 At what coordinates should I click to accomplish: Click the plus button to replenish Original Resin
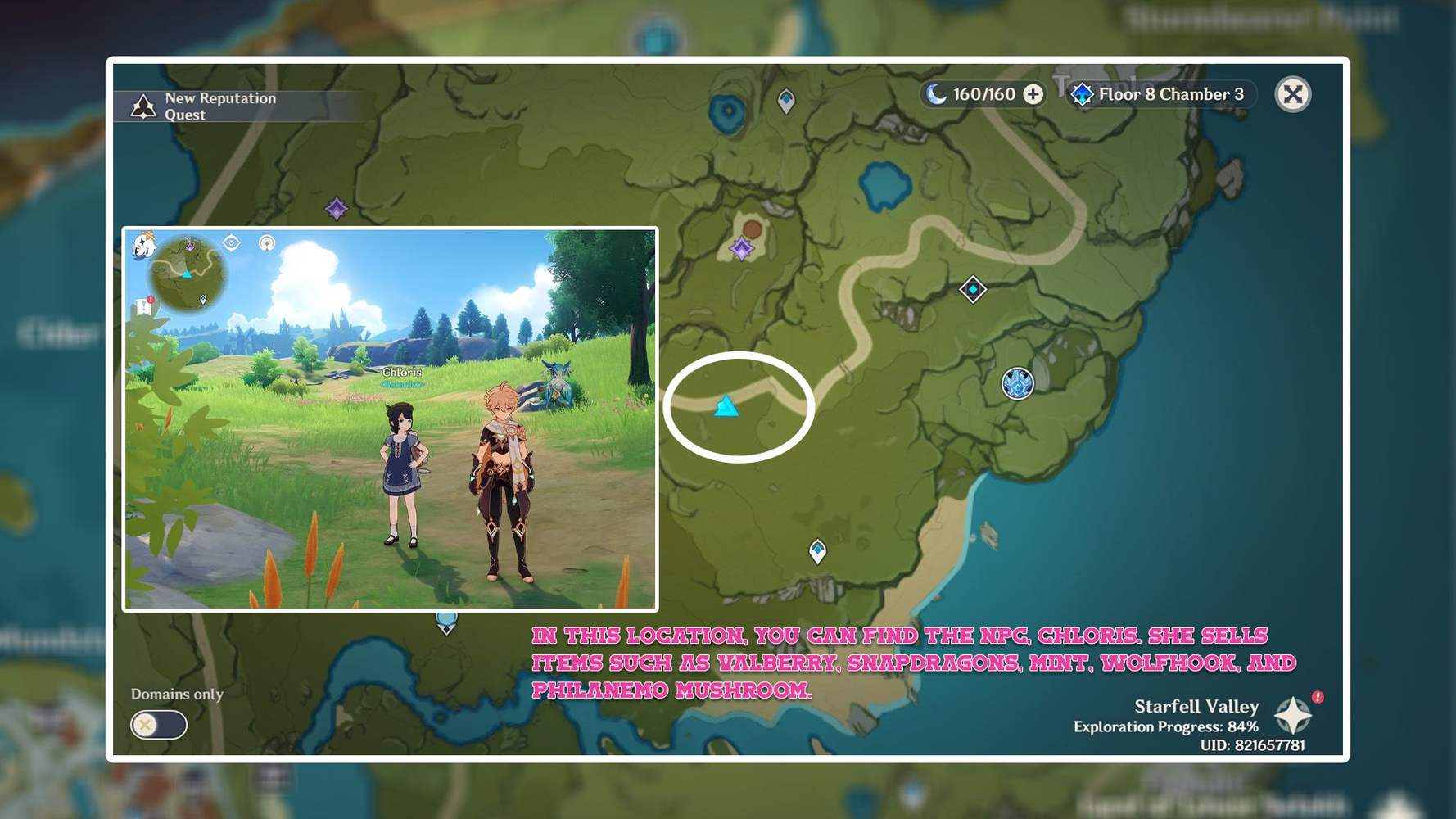click(1033, 93)
